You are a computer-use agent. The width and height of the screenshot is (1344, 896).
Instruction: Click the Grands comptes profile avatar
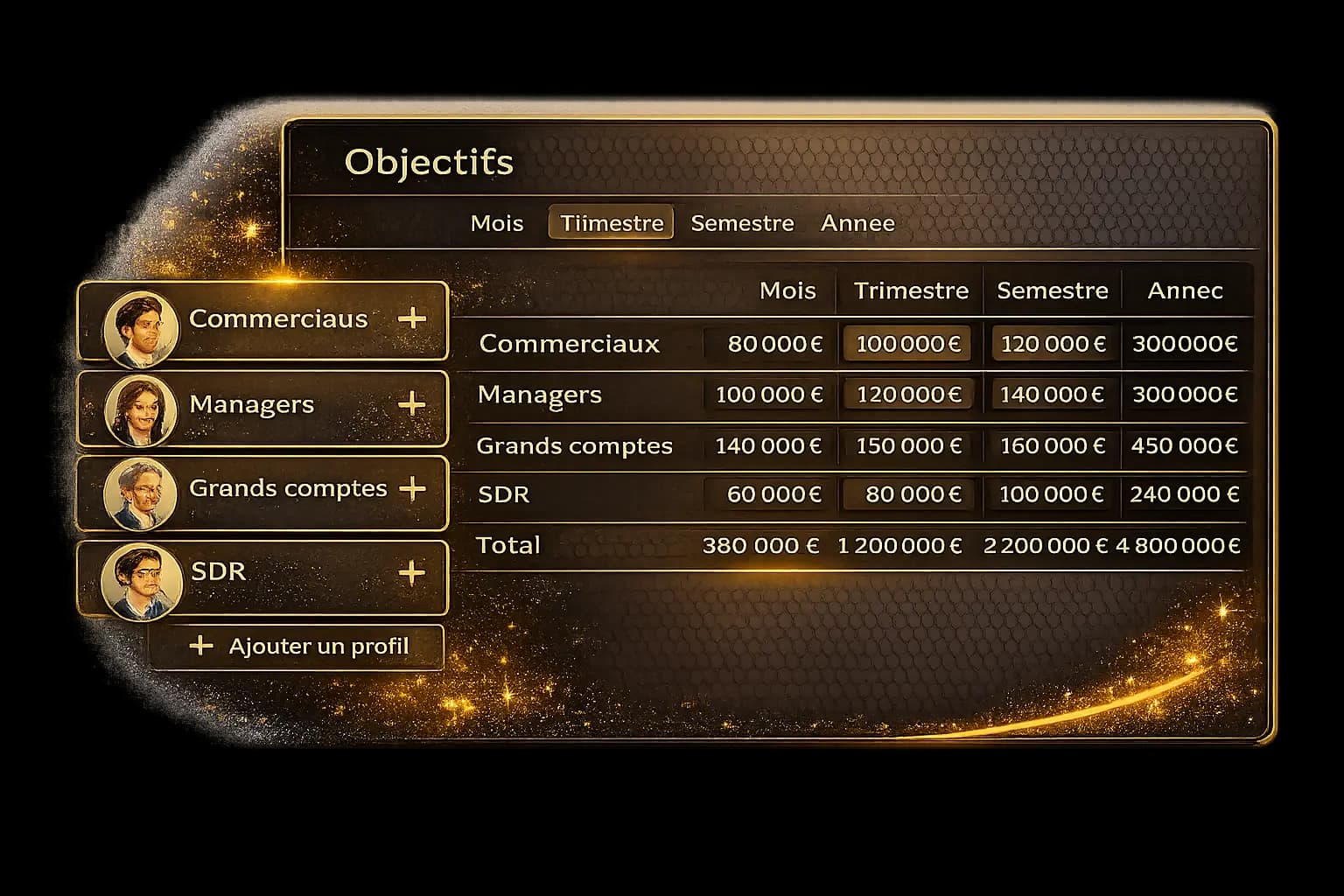click(x=142, y=491)
